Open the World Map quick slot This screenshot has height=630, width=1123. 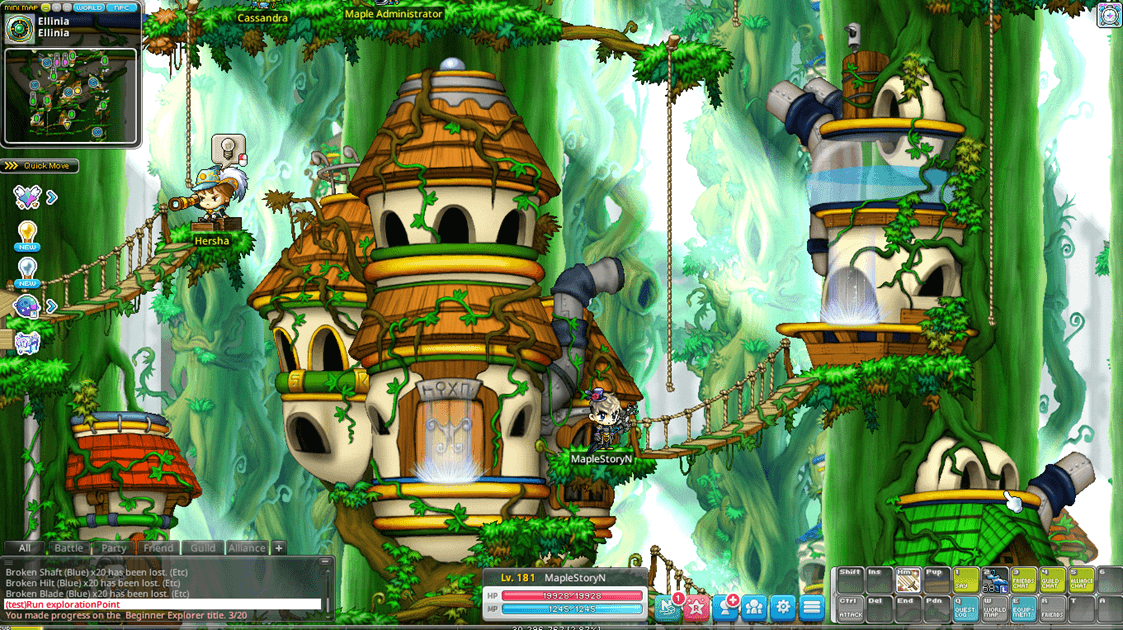pos(995,607)
